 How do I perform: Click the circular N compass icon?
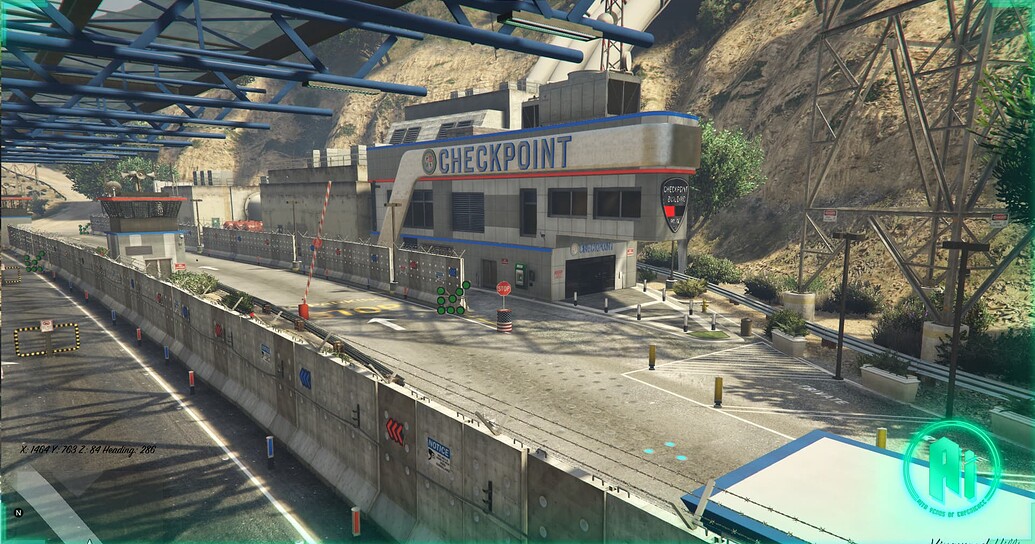(x=18, y=512)
